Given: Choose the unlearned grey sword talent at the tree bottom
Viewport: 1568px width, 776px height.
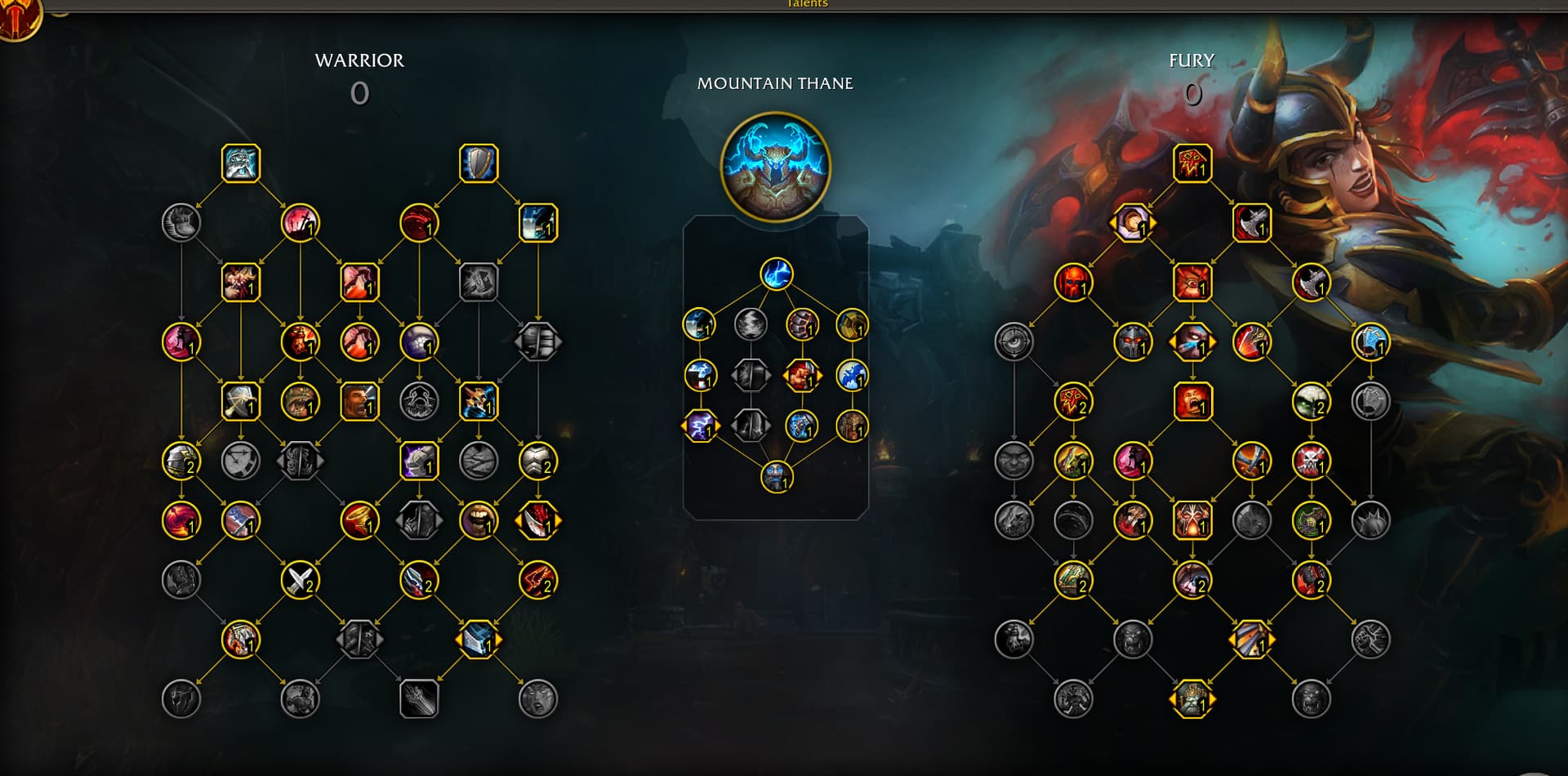Looking at the screenshot, I should coord(419,699).
